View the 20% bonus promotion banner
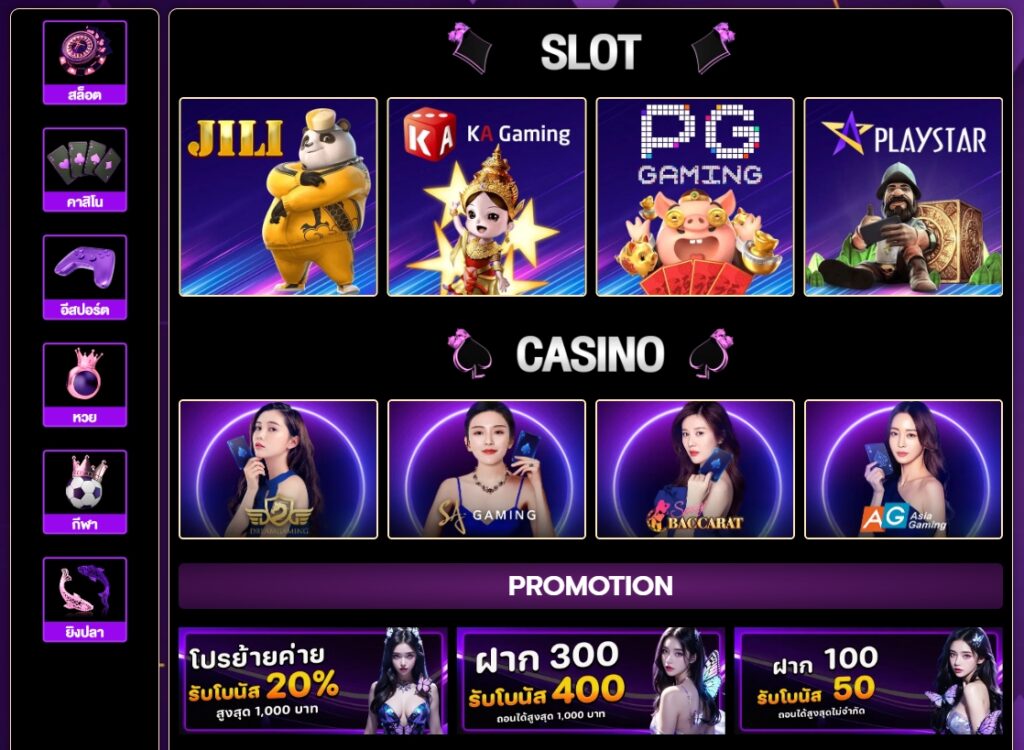The height and width of the screenshot is (750, 1024). coord(312,681)
